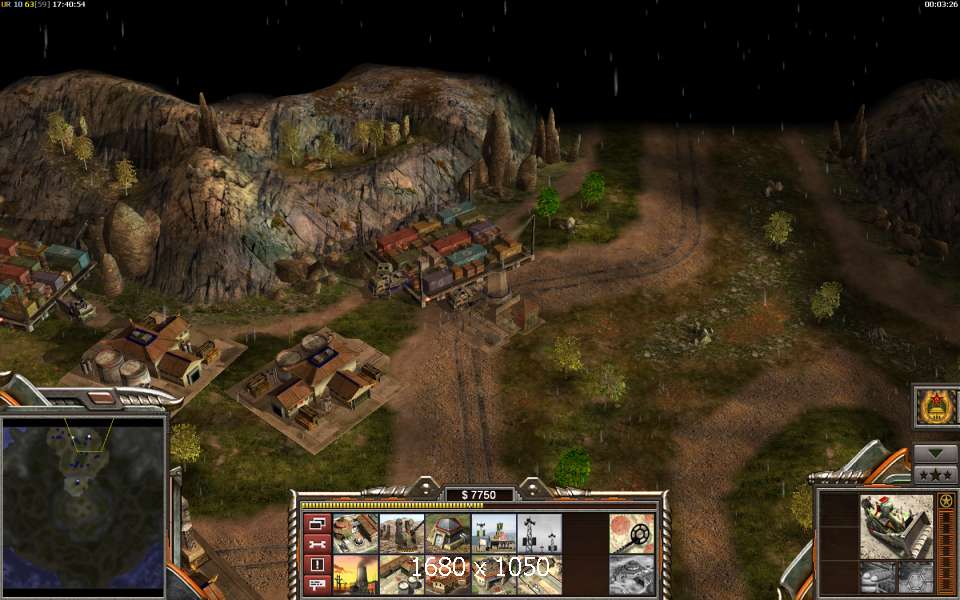
Task: Select the speaker tower build icon
Action: coord(539,533)
